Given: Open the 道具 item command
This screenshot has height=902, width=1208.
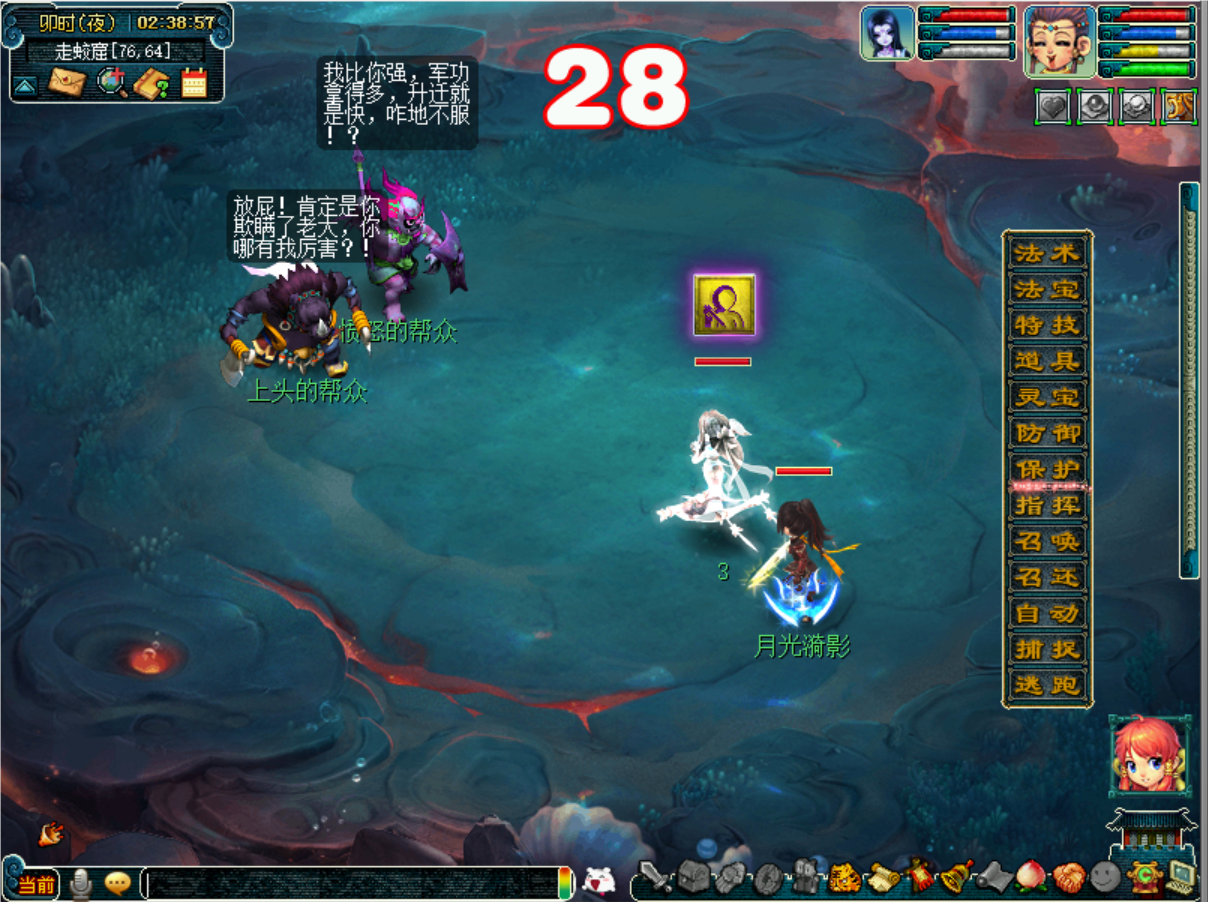Looking at the screenshot, I should [x=1047, y=362].
